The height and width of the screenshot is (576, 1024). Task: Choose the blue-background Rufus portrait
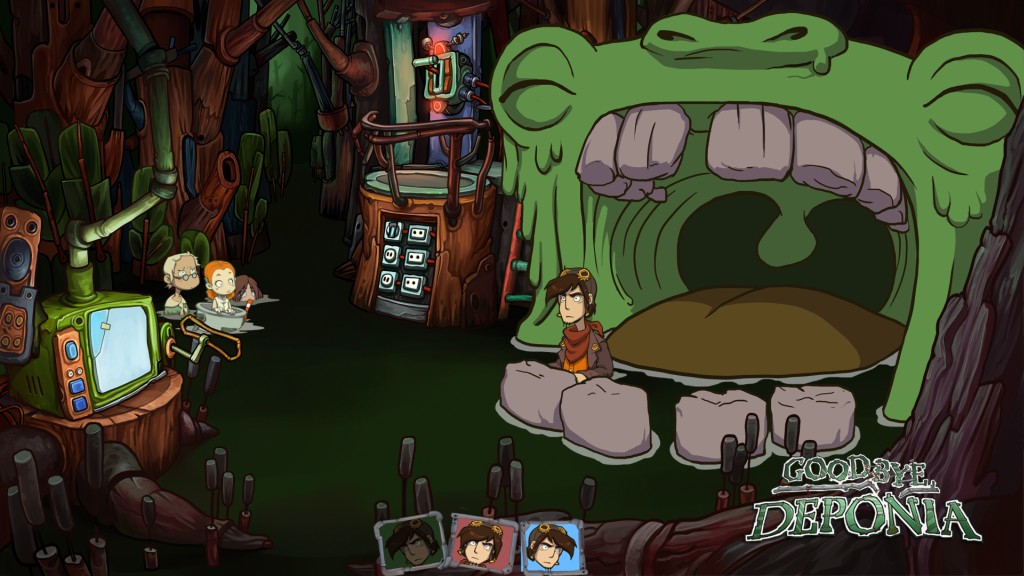[551, 547]
